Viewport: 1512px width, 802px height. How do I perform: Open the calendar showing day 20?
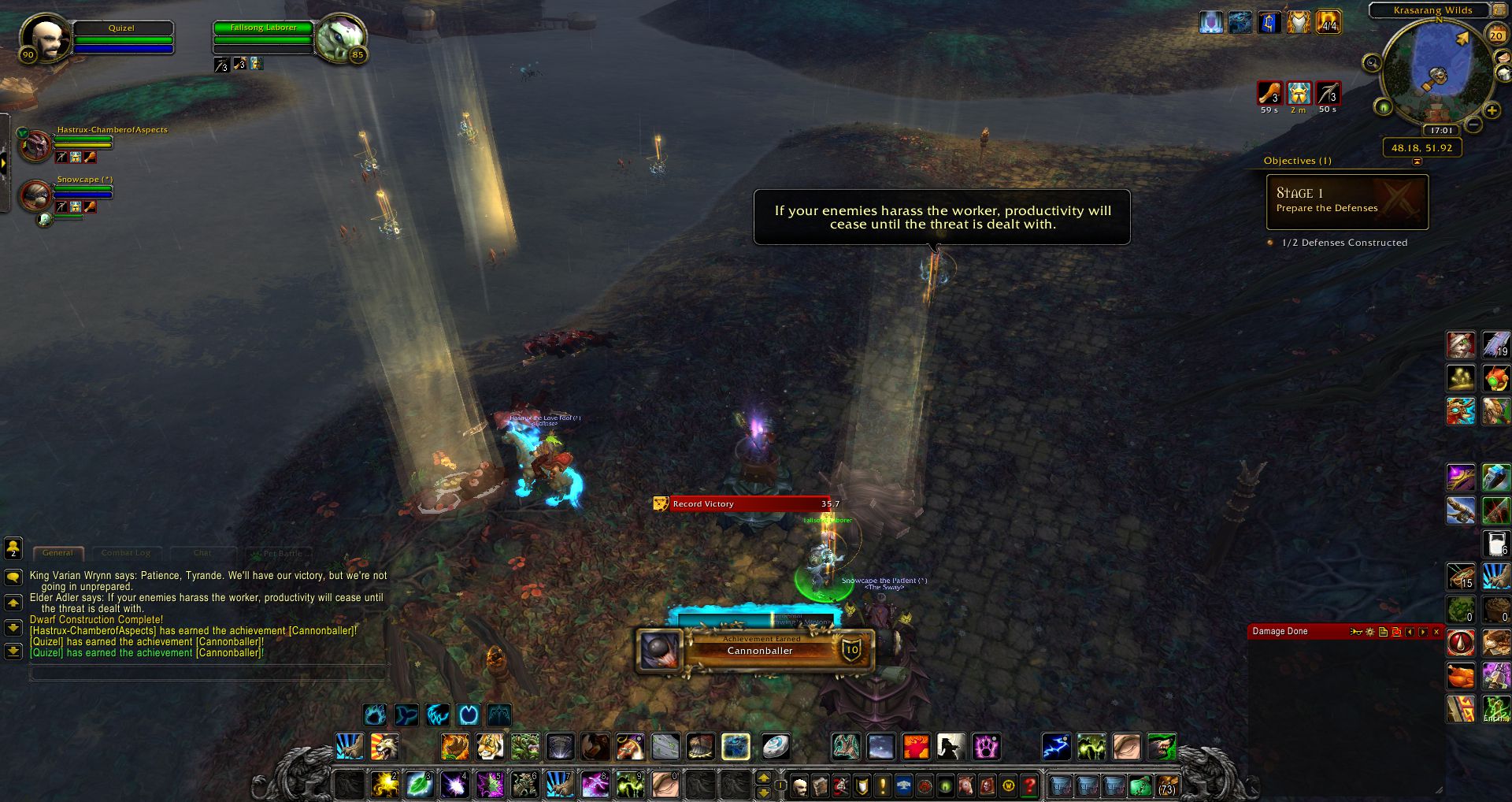click(x=1495, y=35)
